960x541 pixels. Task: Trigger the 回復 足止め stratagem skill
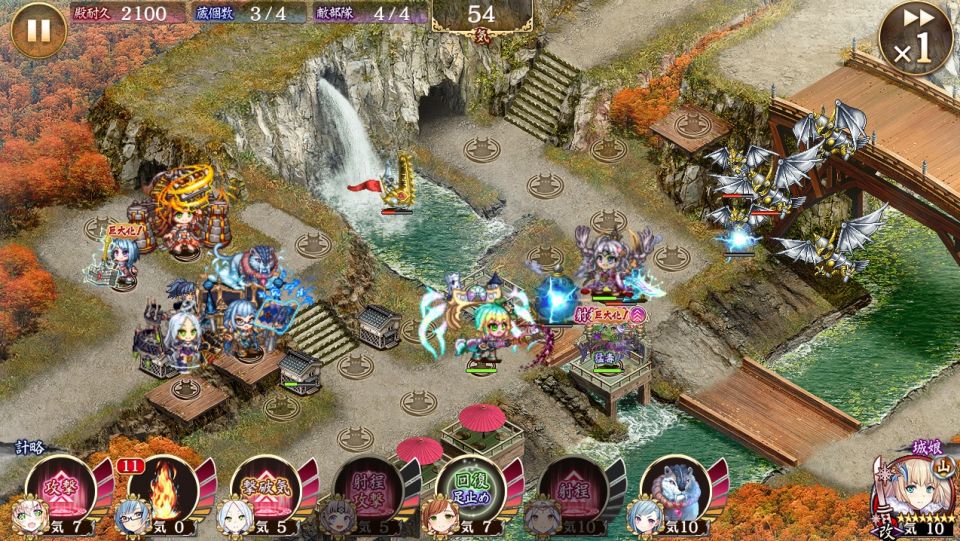[x=470, y=489]
